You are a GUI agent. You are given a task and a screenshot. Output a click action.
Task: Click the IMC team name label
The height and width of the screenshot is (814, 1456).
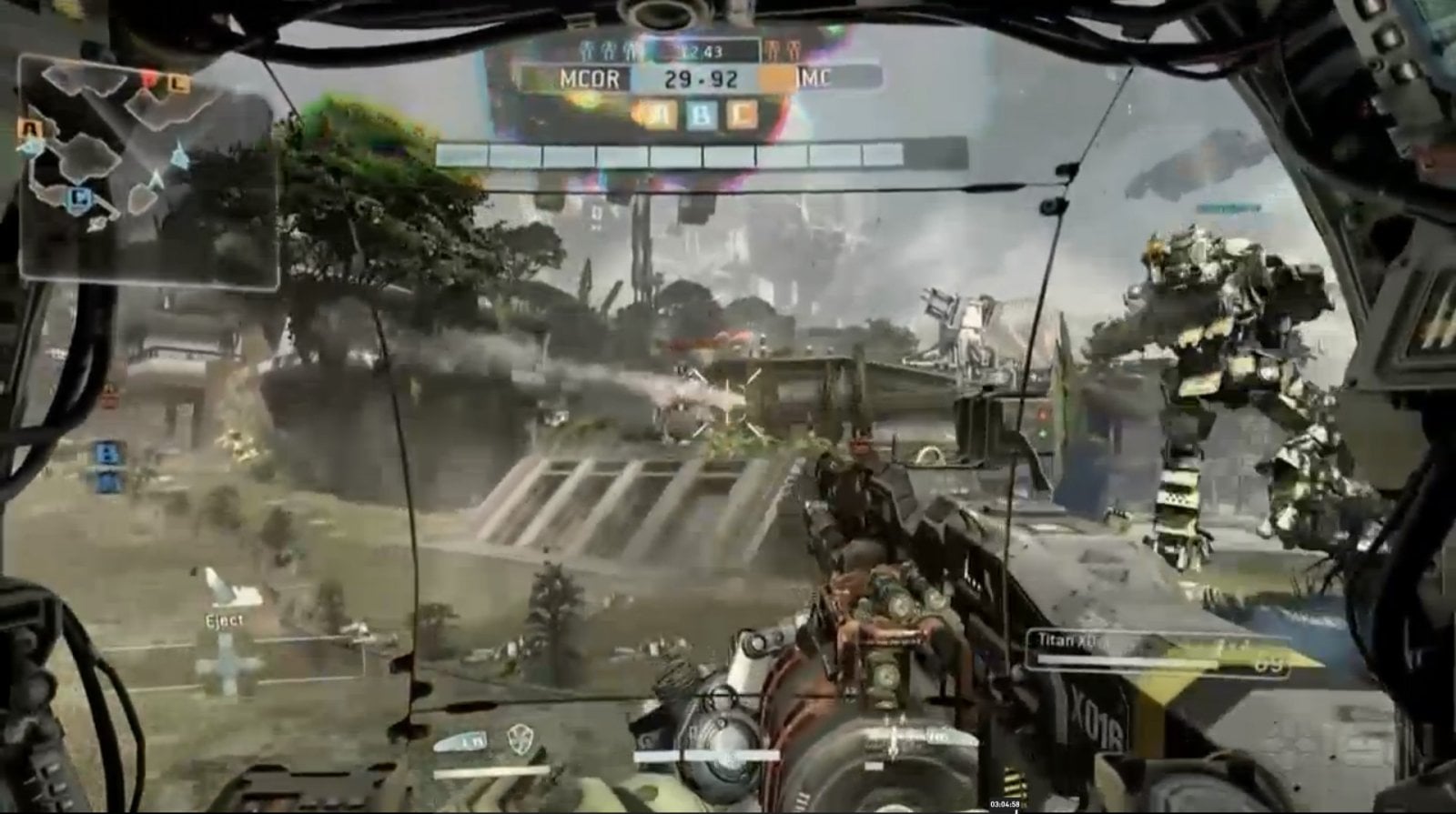814,78
